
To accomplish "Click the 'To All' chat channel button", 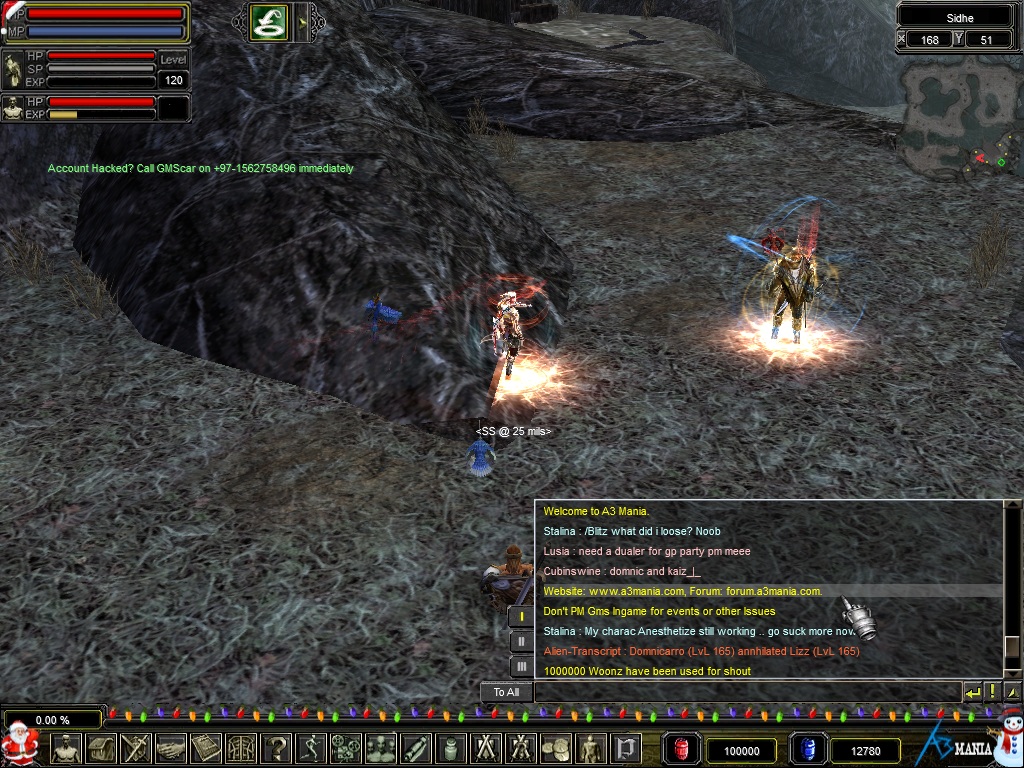I will click(506, 692).
